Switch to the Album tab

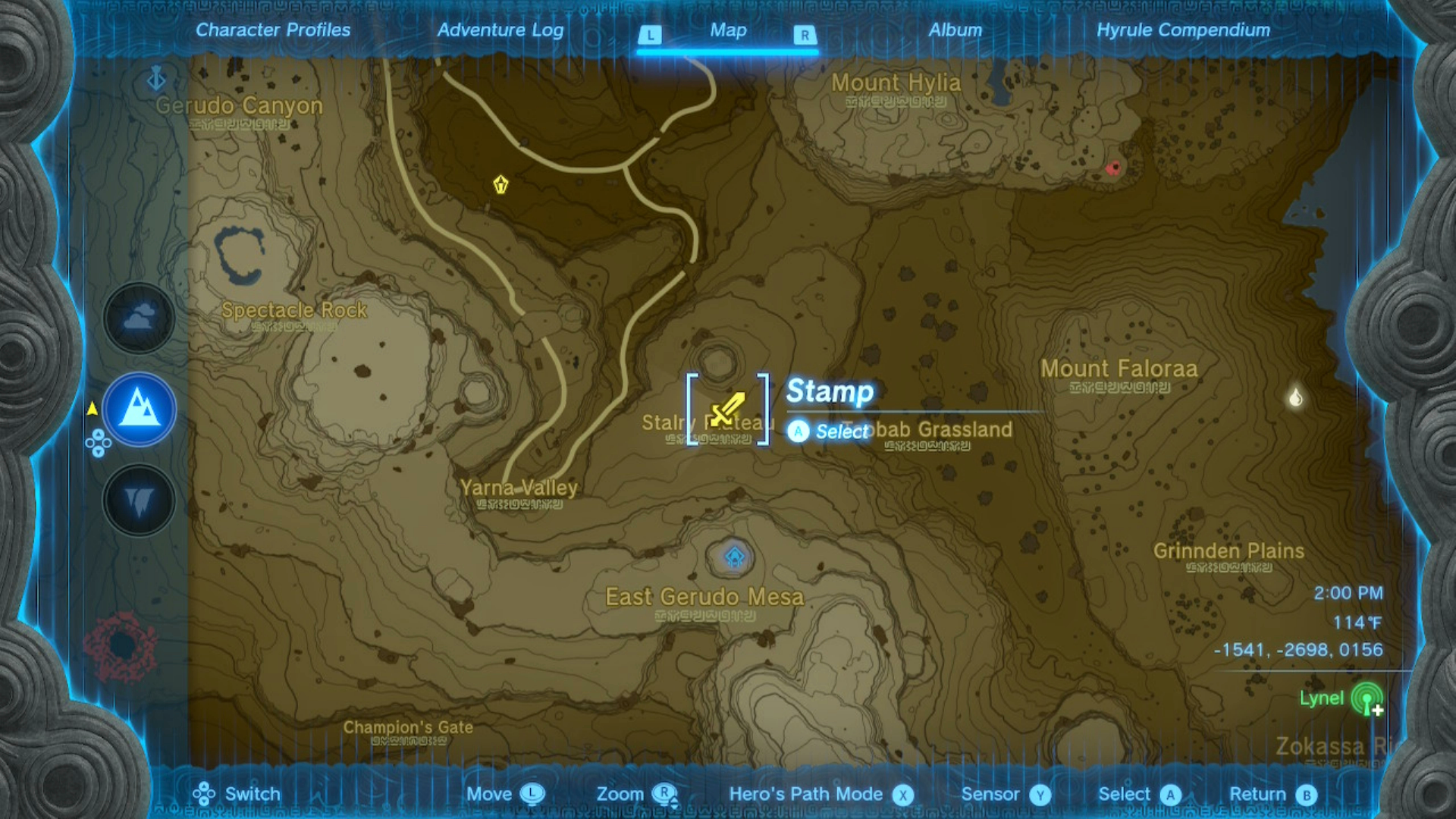[x=955, y=30]
